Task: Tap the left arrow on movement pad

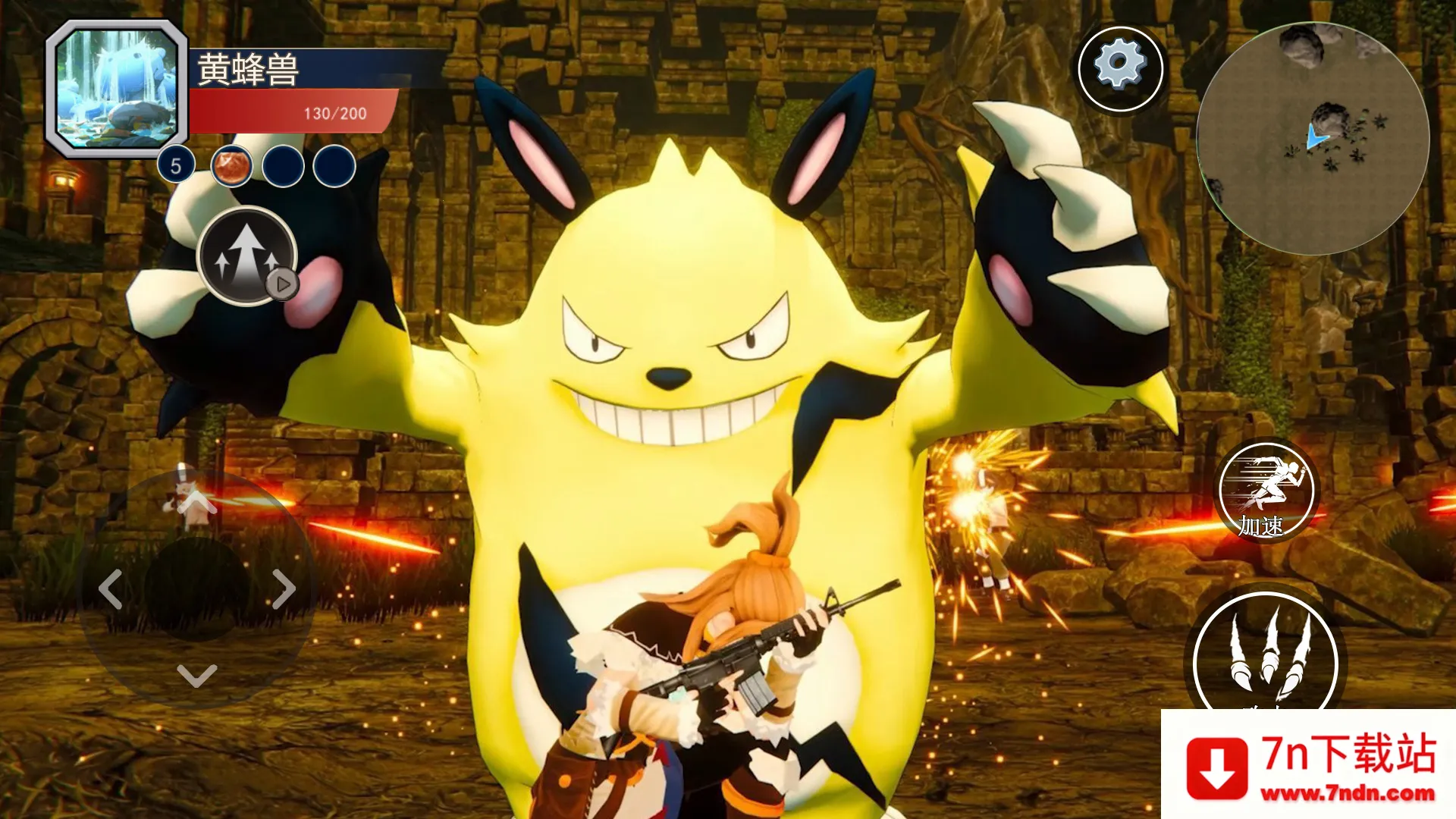Action: pyautogui.click(x=111, y=588)
